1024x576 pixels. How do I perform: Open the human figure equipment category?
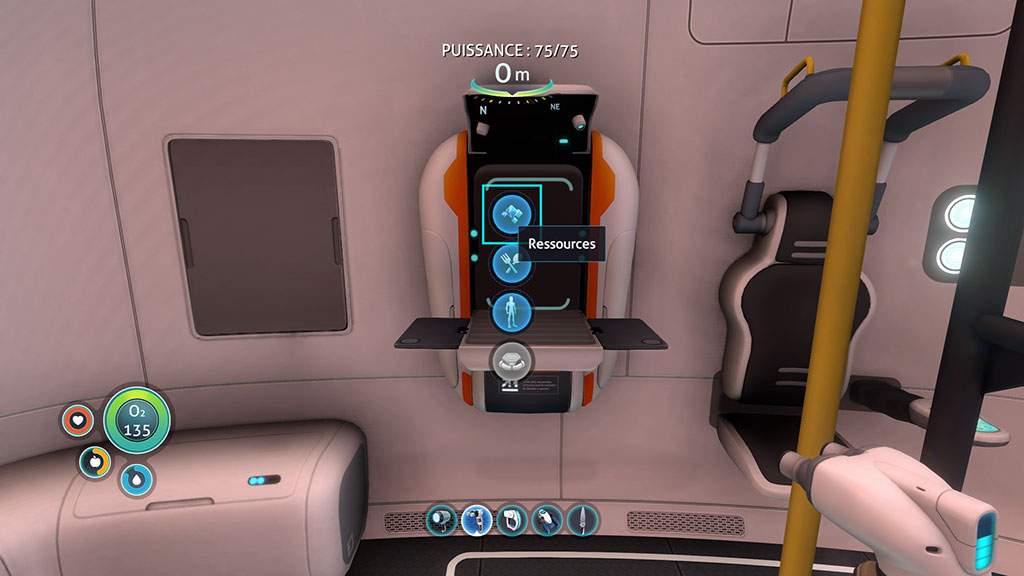(511, 313)
